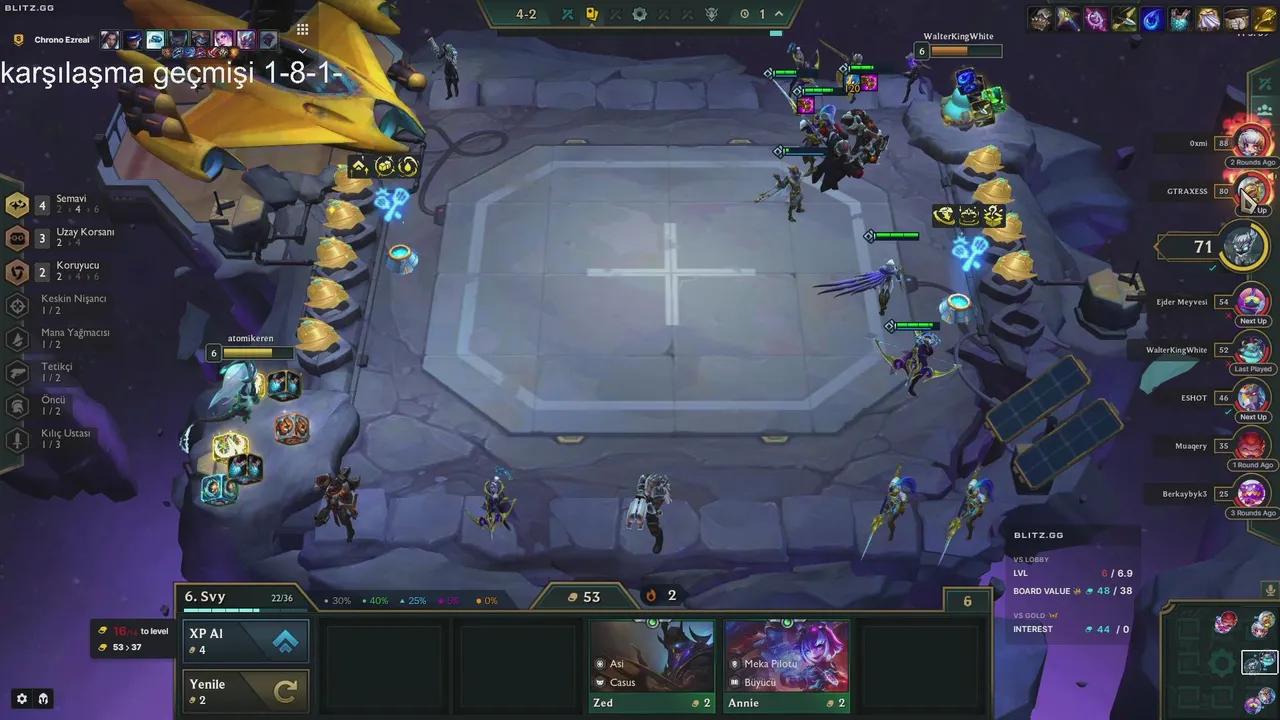
Task: Click 0xmi's avatar on the right scoreboard
Action: (x=1252, y=142)
